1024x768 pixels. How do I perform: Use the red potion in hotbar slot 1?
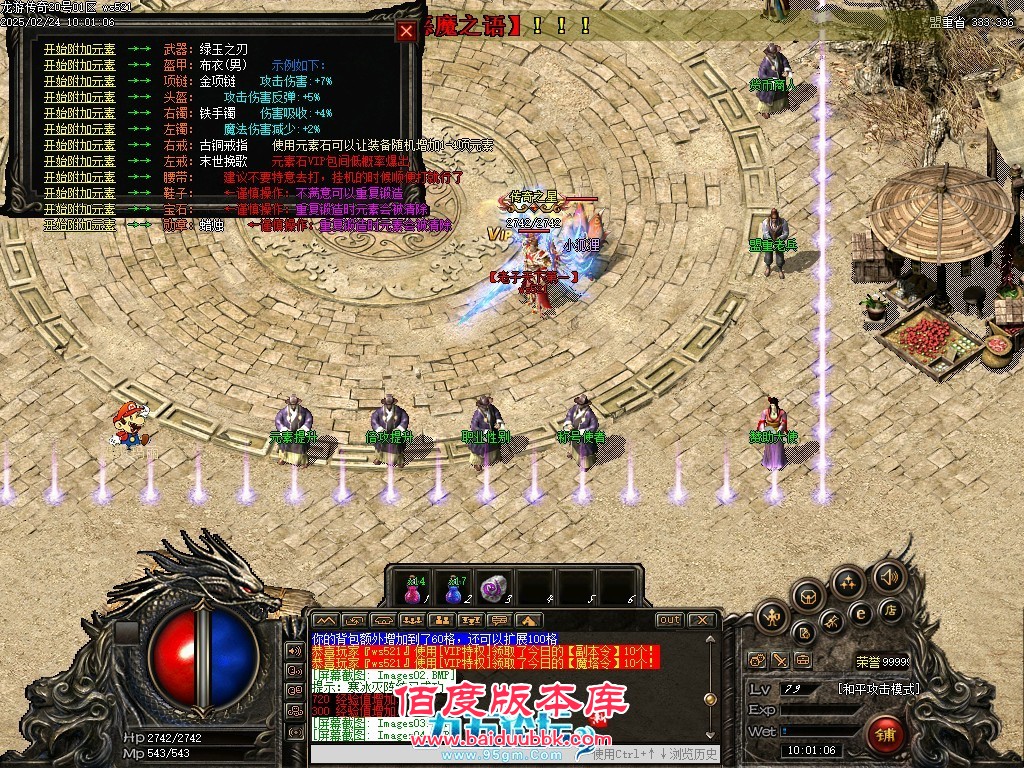(414, 589)
